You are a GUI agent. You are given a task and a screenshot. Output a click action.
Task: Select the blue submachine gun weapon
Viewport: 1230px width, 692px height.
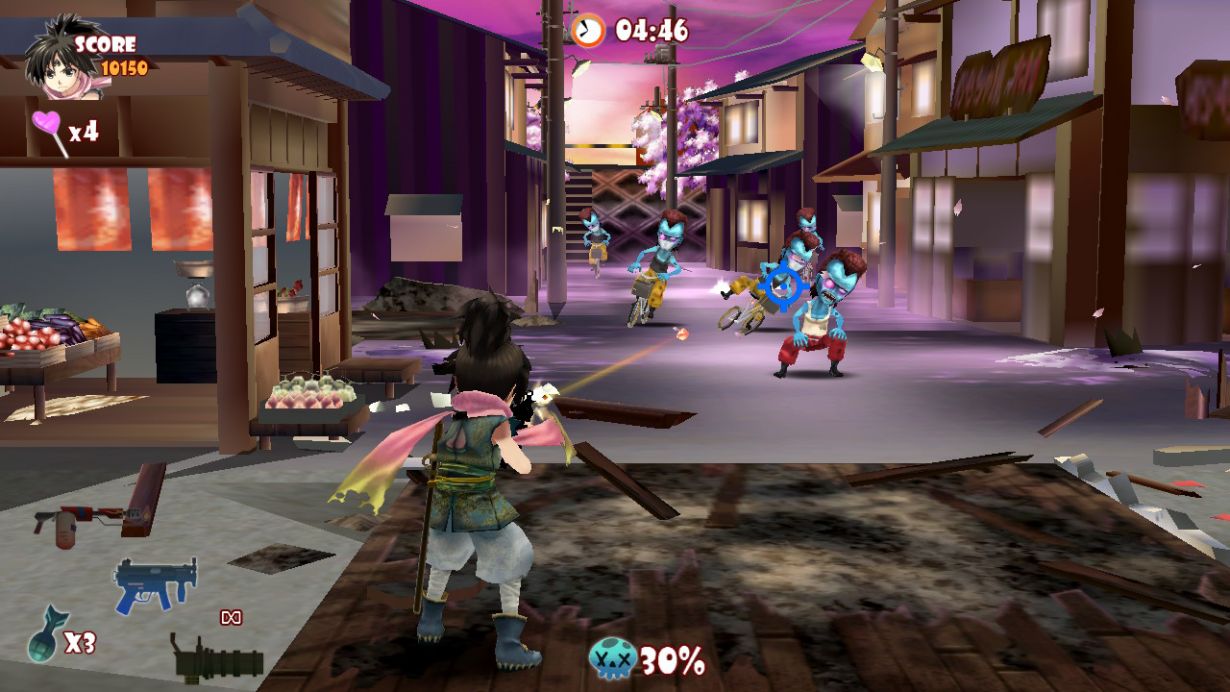153,583
